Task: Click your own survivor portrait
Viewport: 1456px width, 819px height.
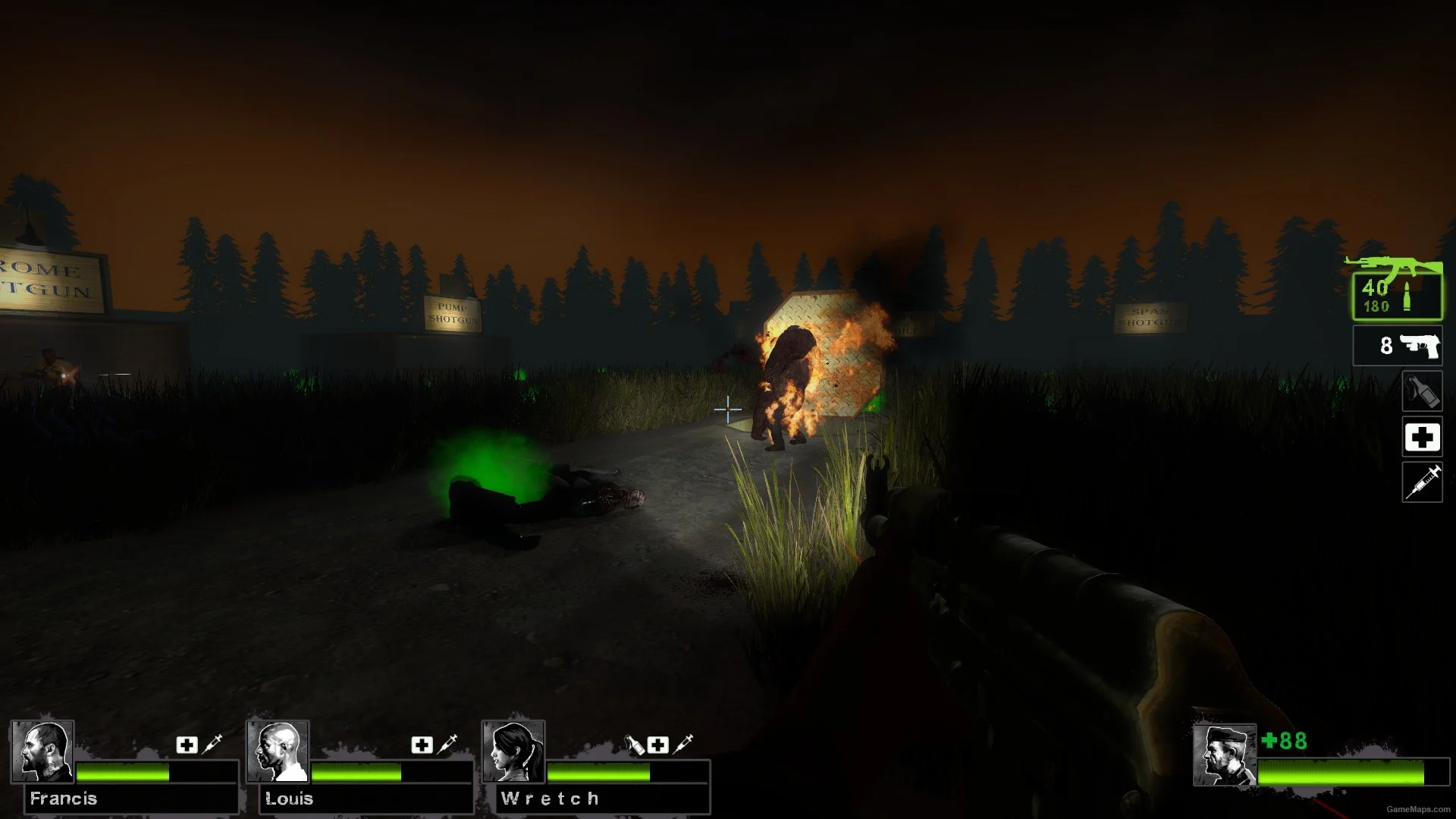Action: click(1224, 755)
